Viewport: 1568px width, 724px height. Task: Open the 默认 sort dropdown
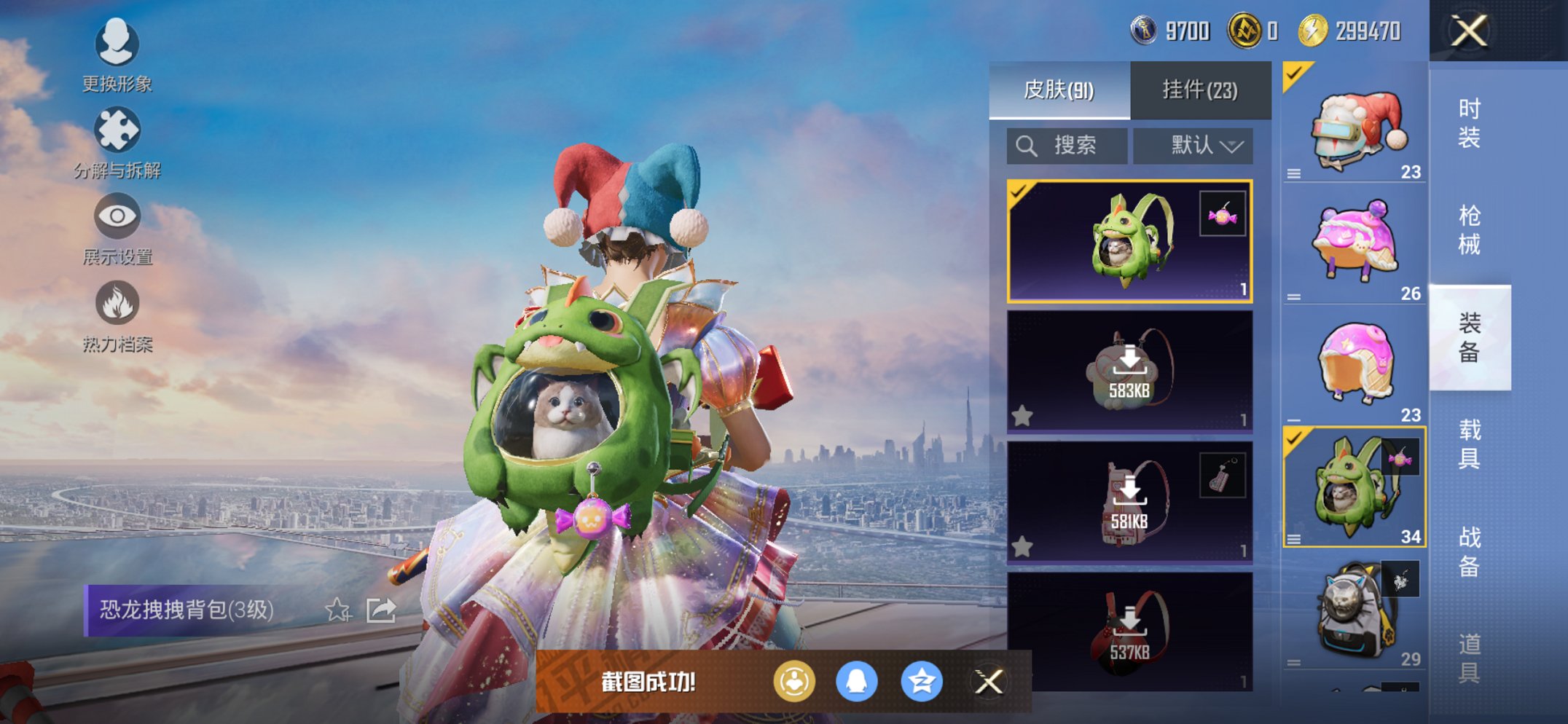(x=1193, y=146)
